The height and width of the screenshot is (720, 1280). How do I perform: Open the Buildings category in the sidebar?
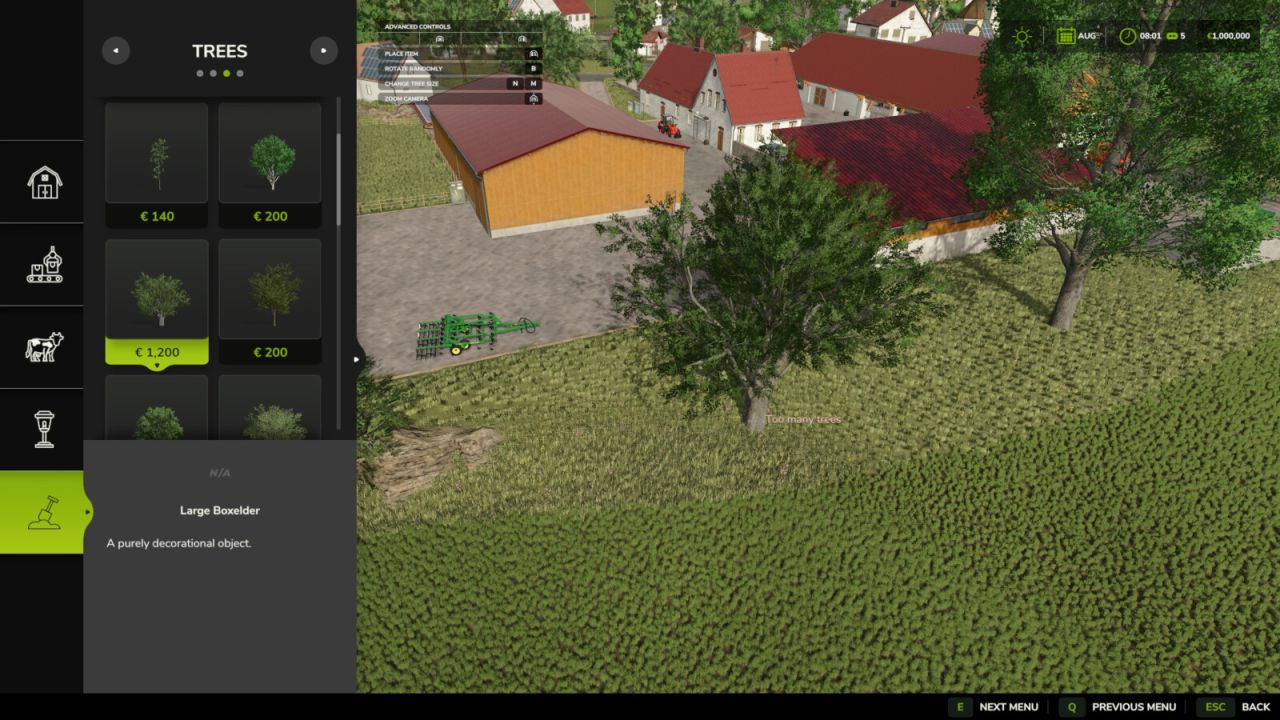(42, 181)
